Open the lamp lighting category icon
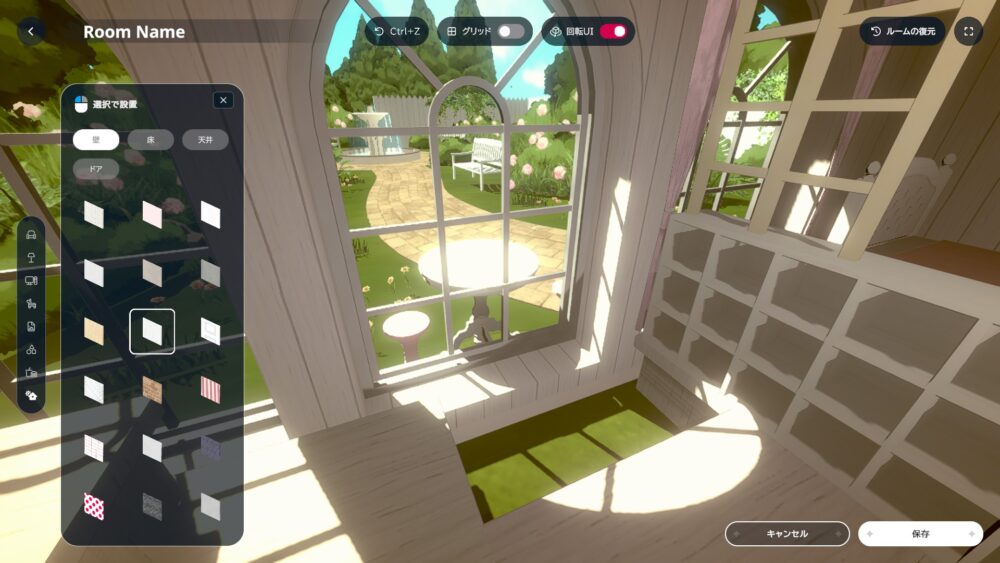 31,258
